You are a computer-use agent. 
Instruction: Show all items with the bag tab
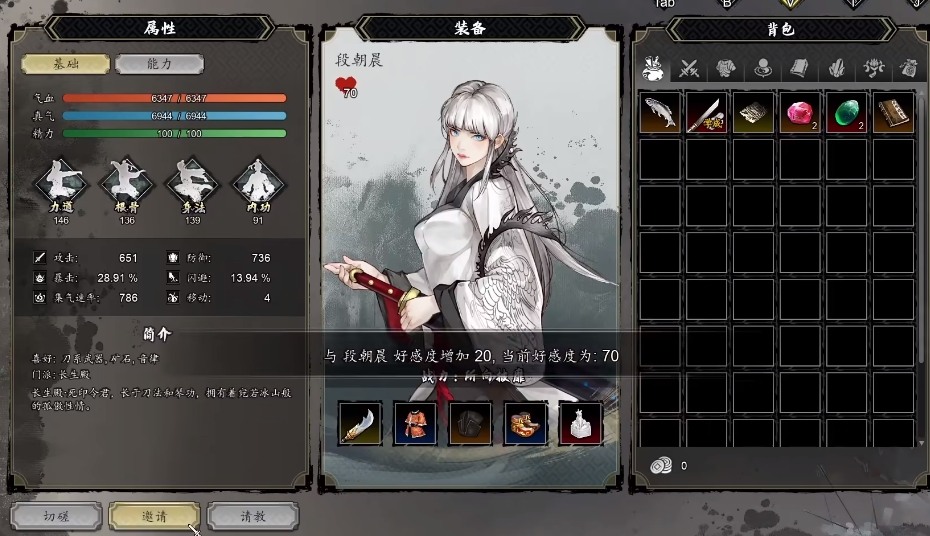click(x=654, y=68)
